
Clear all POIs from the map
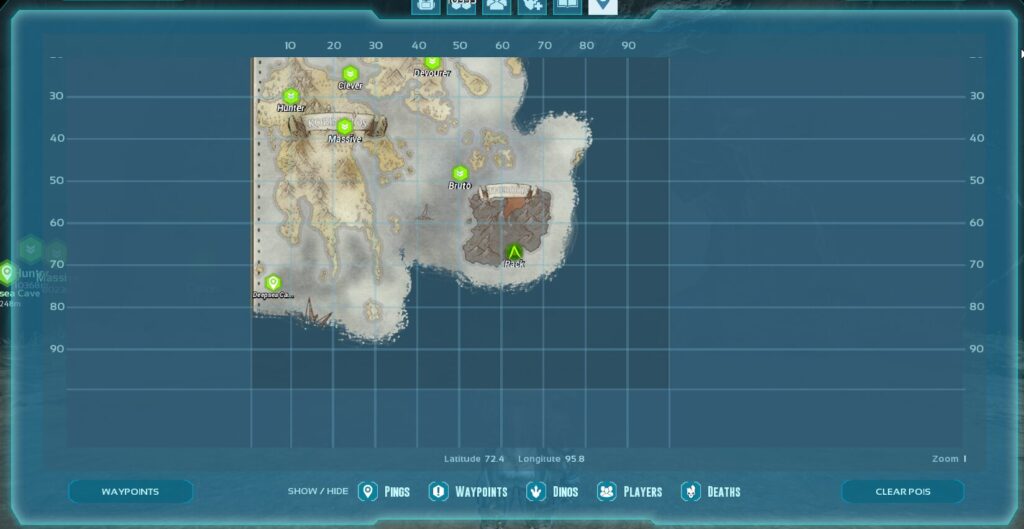(902, 491)
